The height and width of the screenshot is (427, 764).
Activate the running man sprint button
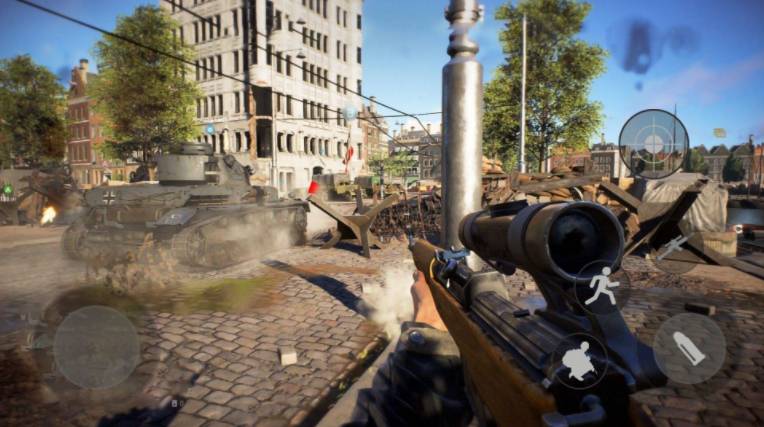coord(602,286)
